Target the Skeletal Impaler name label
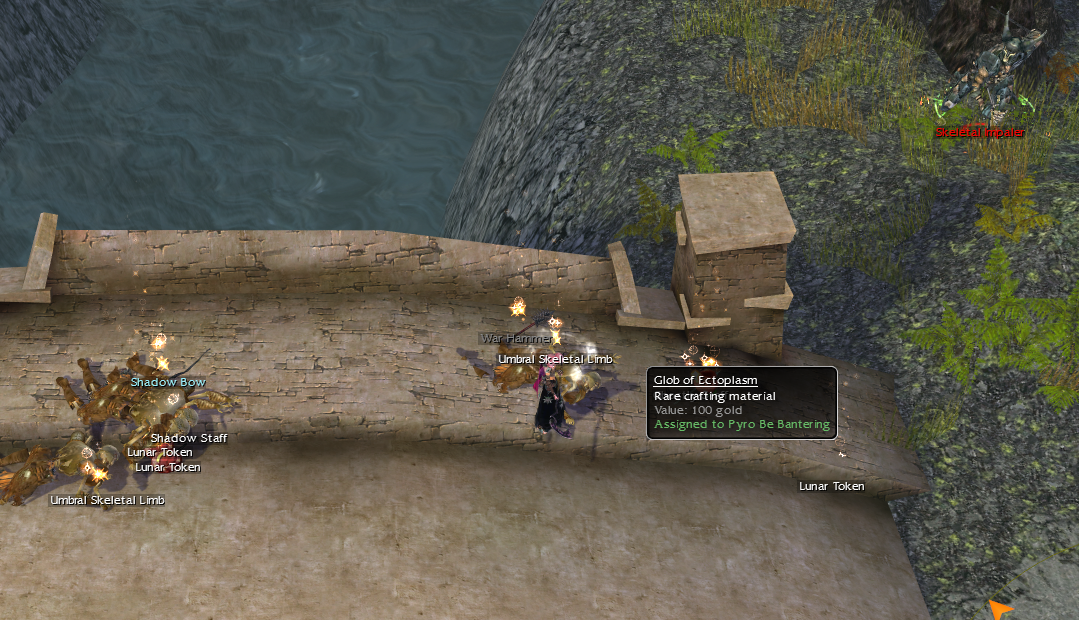The image size is (1079, 620). point(979,132)
